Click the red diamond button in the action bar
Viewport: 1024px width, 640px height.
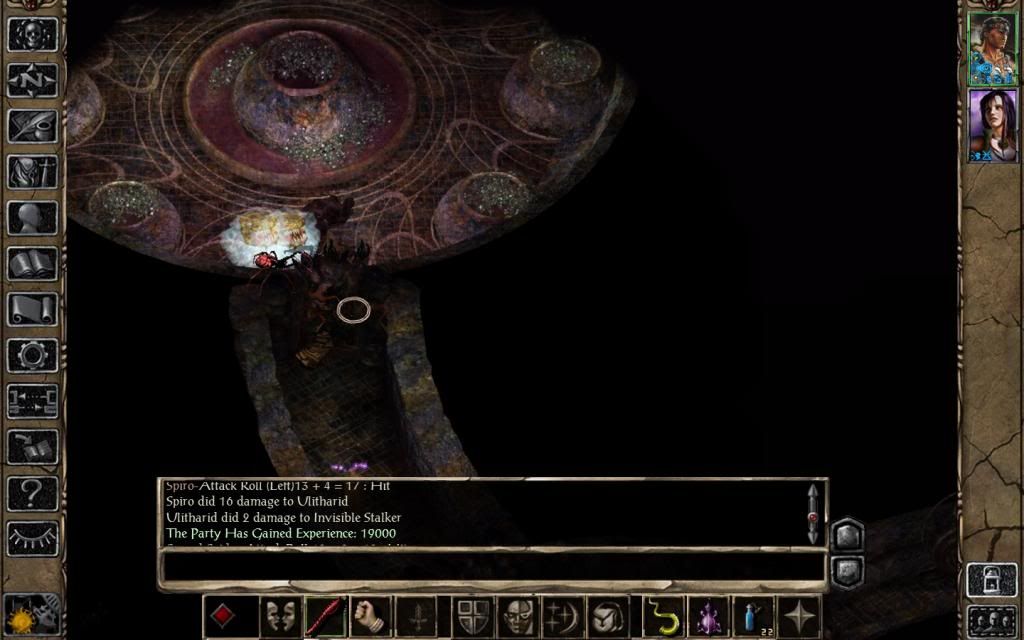coord(223,616)
